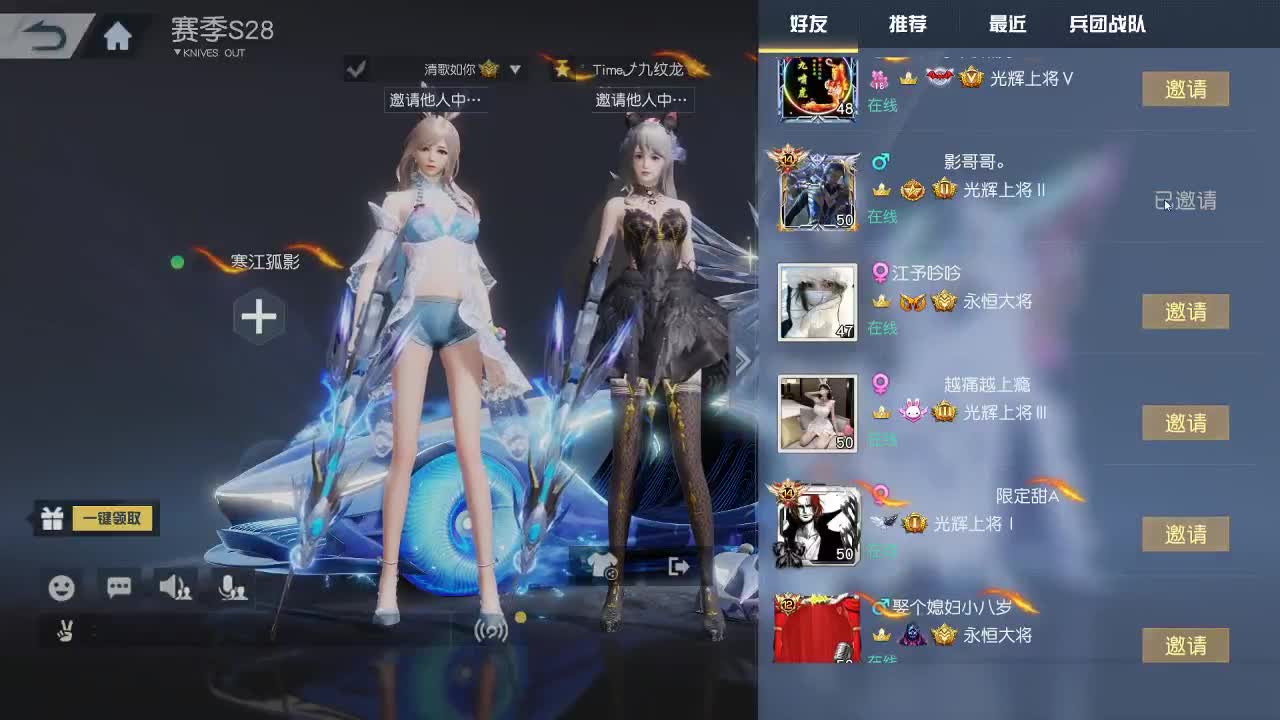Invite 江予吟吟 with the 邀请 button

point(1185,312)
